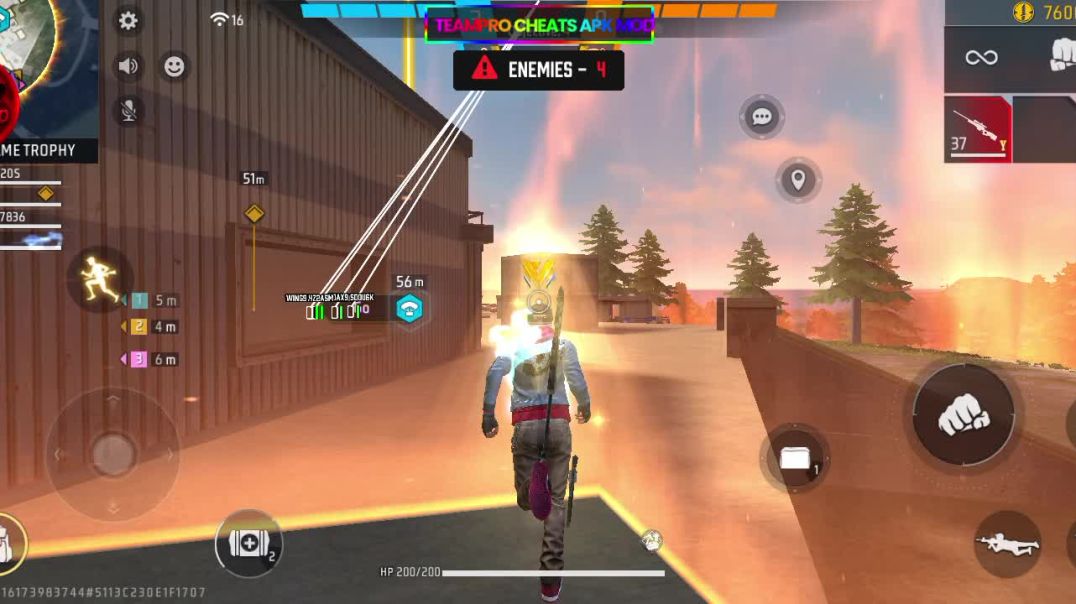Place a map marker pin
1076x604 pixels.
(x=798, y=180)
